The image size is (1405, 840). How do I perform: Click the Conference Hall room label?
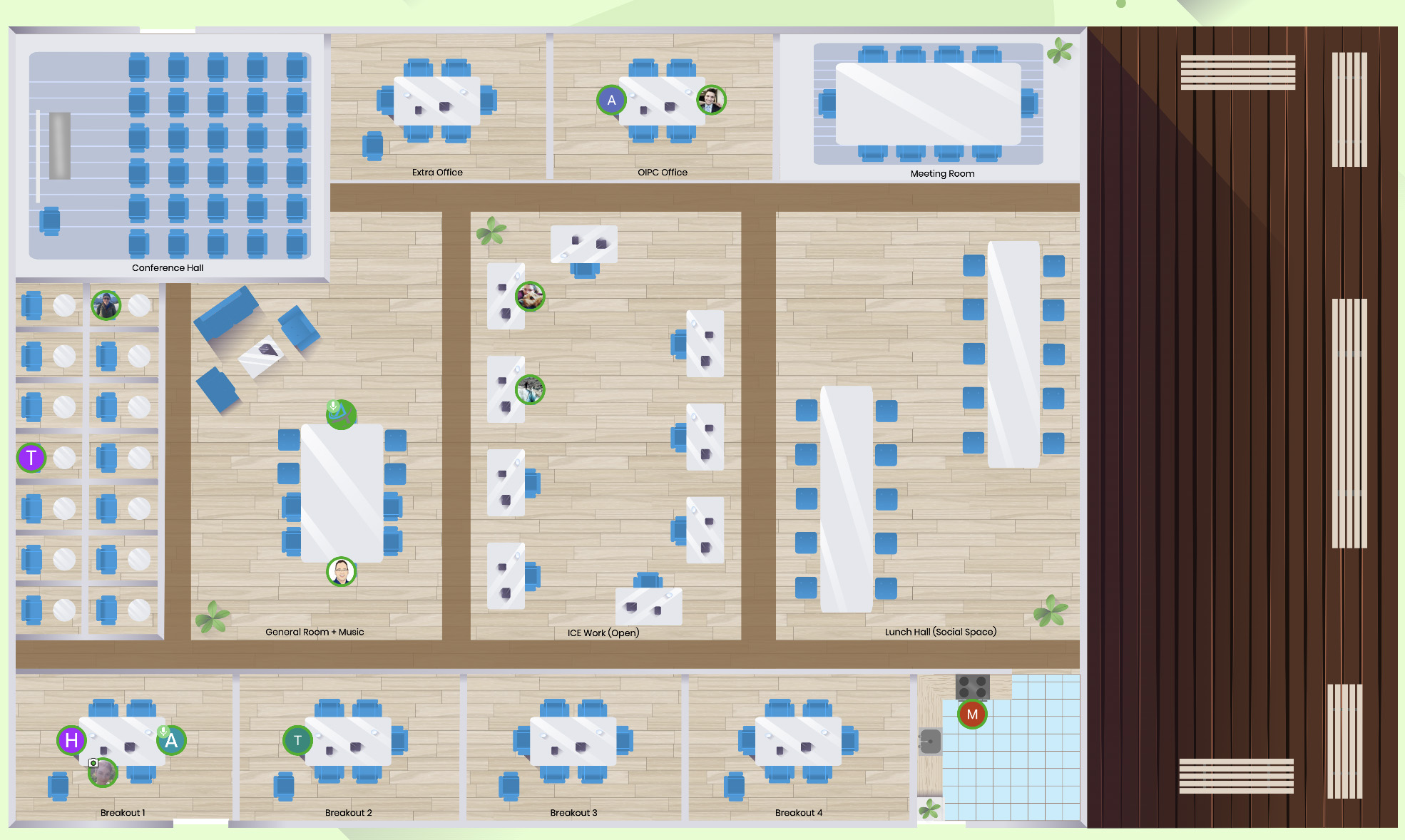point(168,267)
